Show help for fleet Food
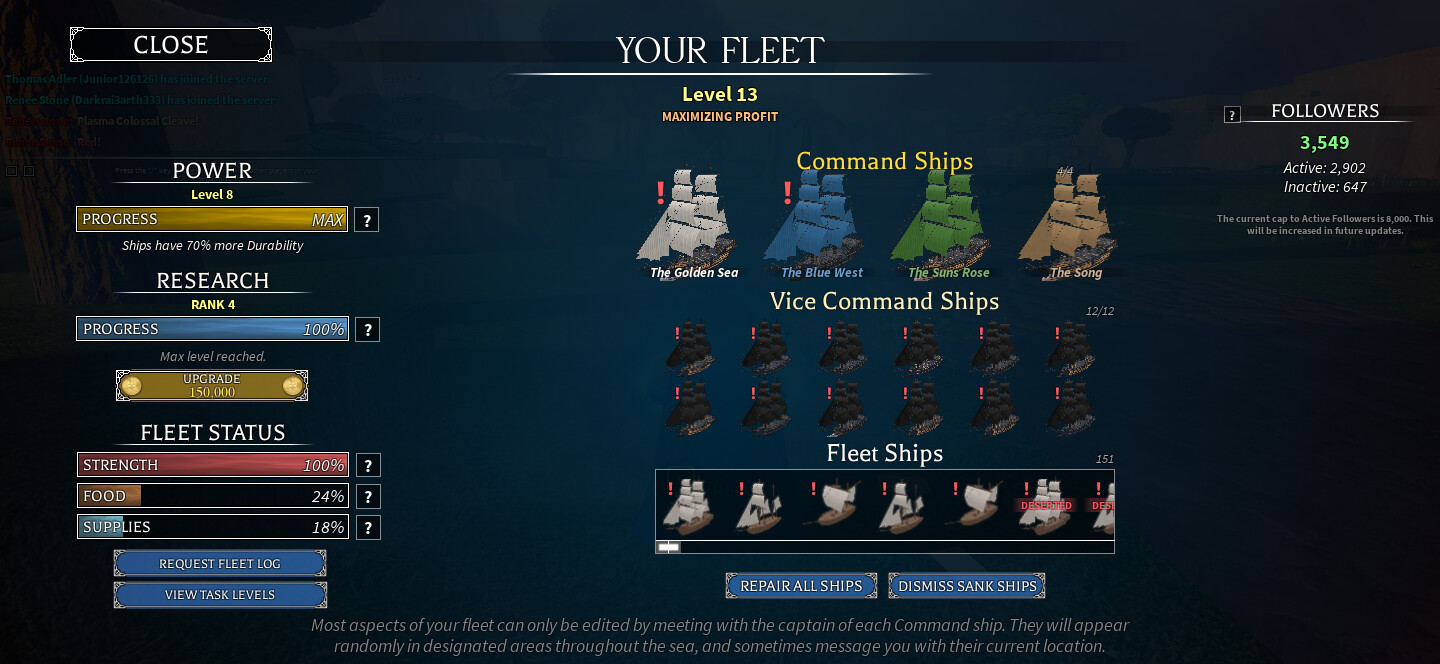This screenshot has height=664, width=1440. pos(368,496)
